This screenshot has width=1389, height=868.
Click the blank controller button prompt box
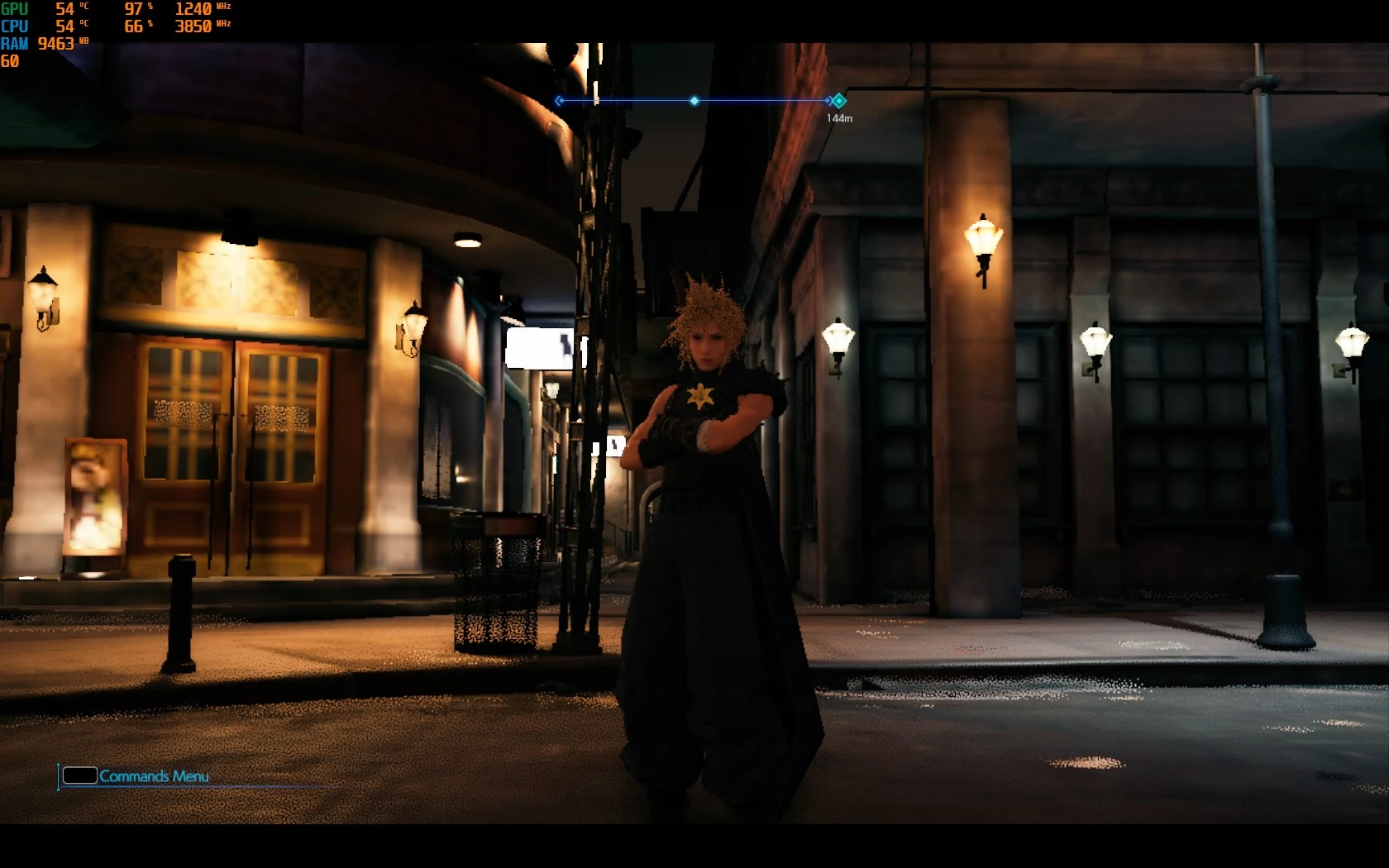(79, 775)
